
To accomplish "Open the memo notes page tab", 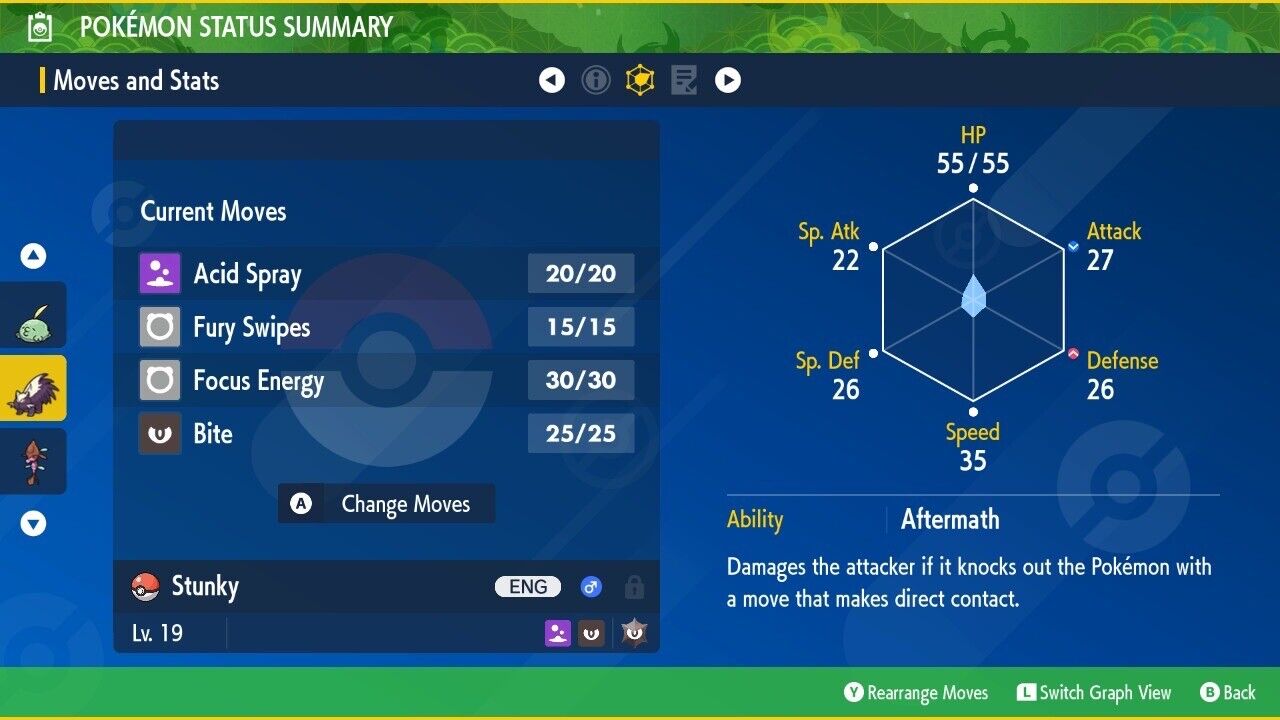I will click(684, 80).
